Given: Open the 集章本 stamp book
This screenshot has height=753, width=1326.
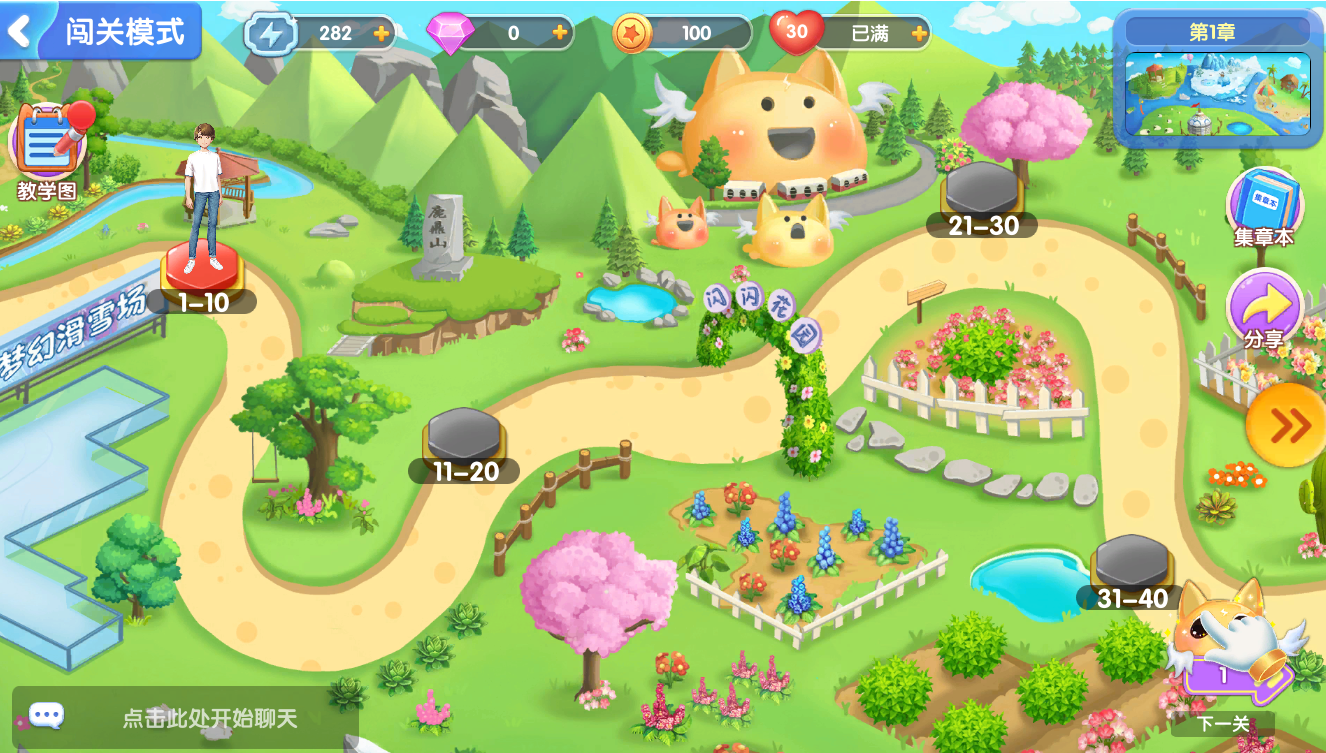Looking at the screenshot, I should coord(1264,207).
